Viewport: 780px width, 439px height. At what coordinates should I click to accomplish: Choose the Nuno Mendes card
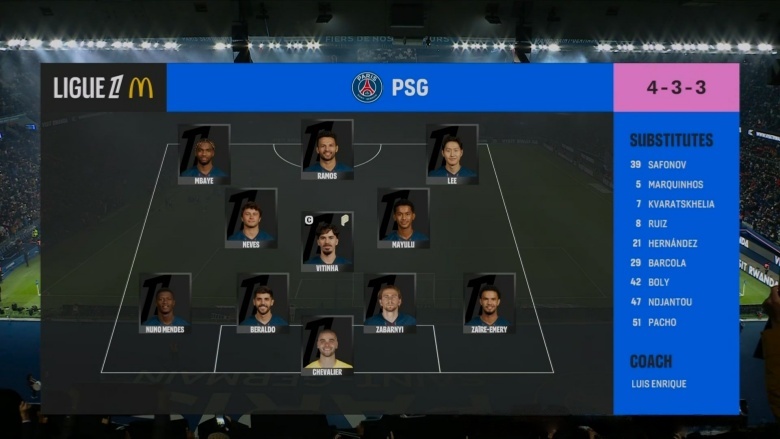(x=165, y=303)
